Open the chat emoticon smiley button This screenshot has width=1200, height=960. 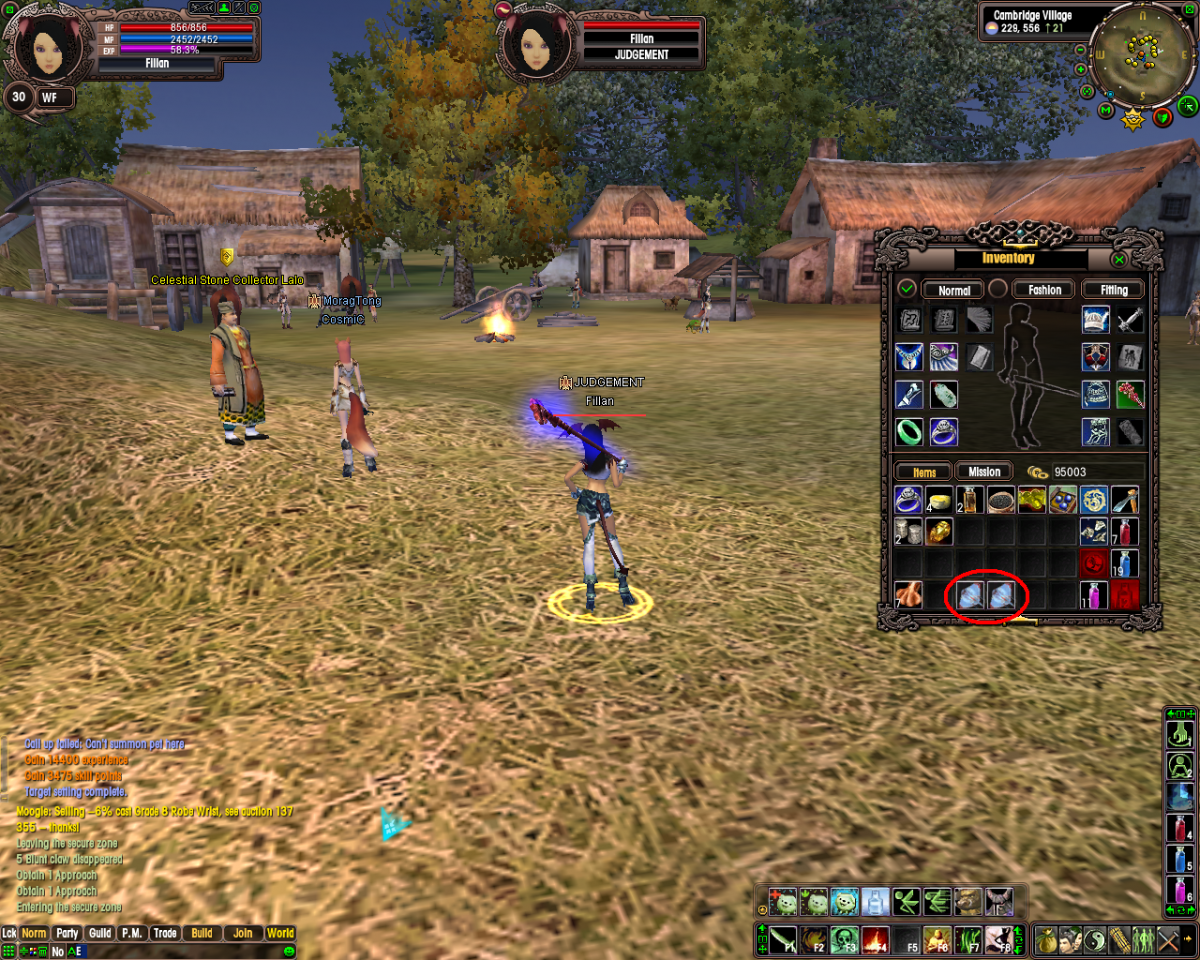tap(288, 950)
